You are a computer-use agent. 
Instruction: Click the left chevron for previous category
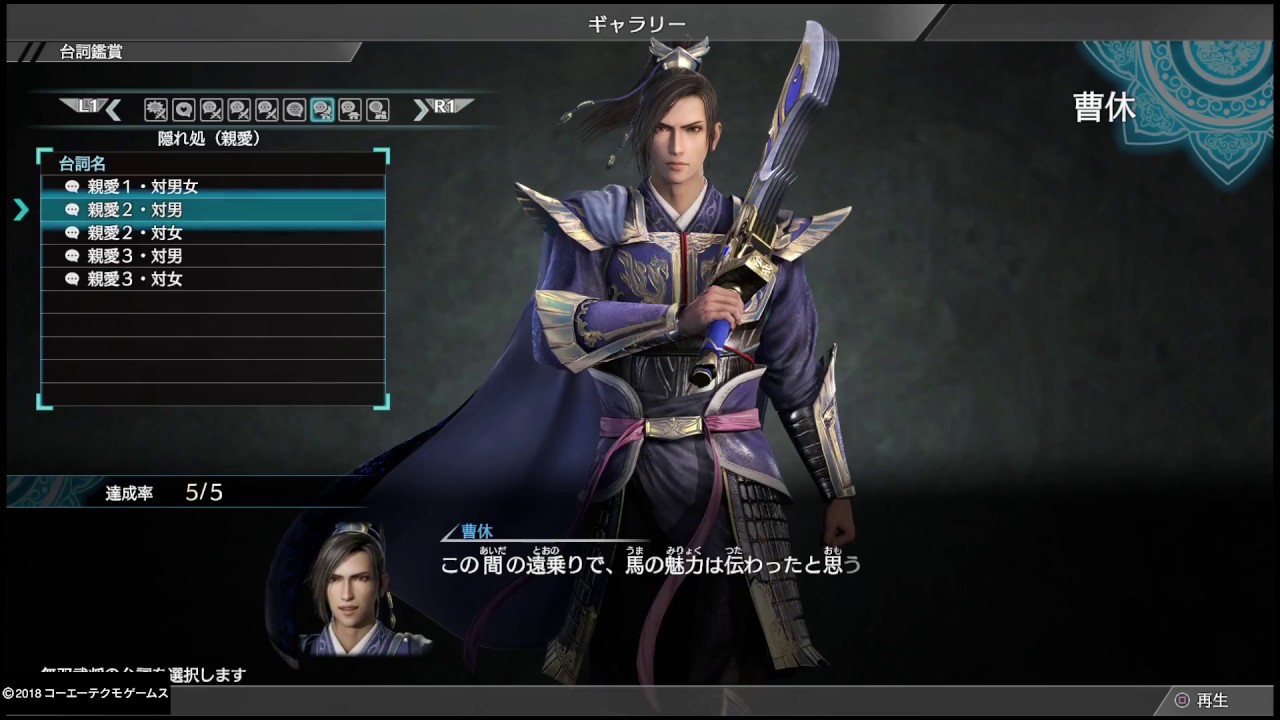coord(113,109)
